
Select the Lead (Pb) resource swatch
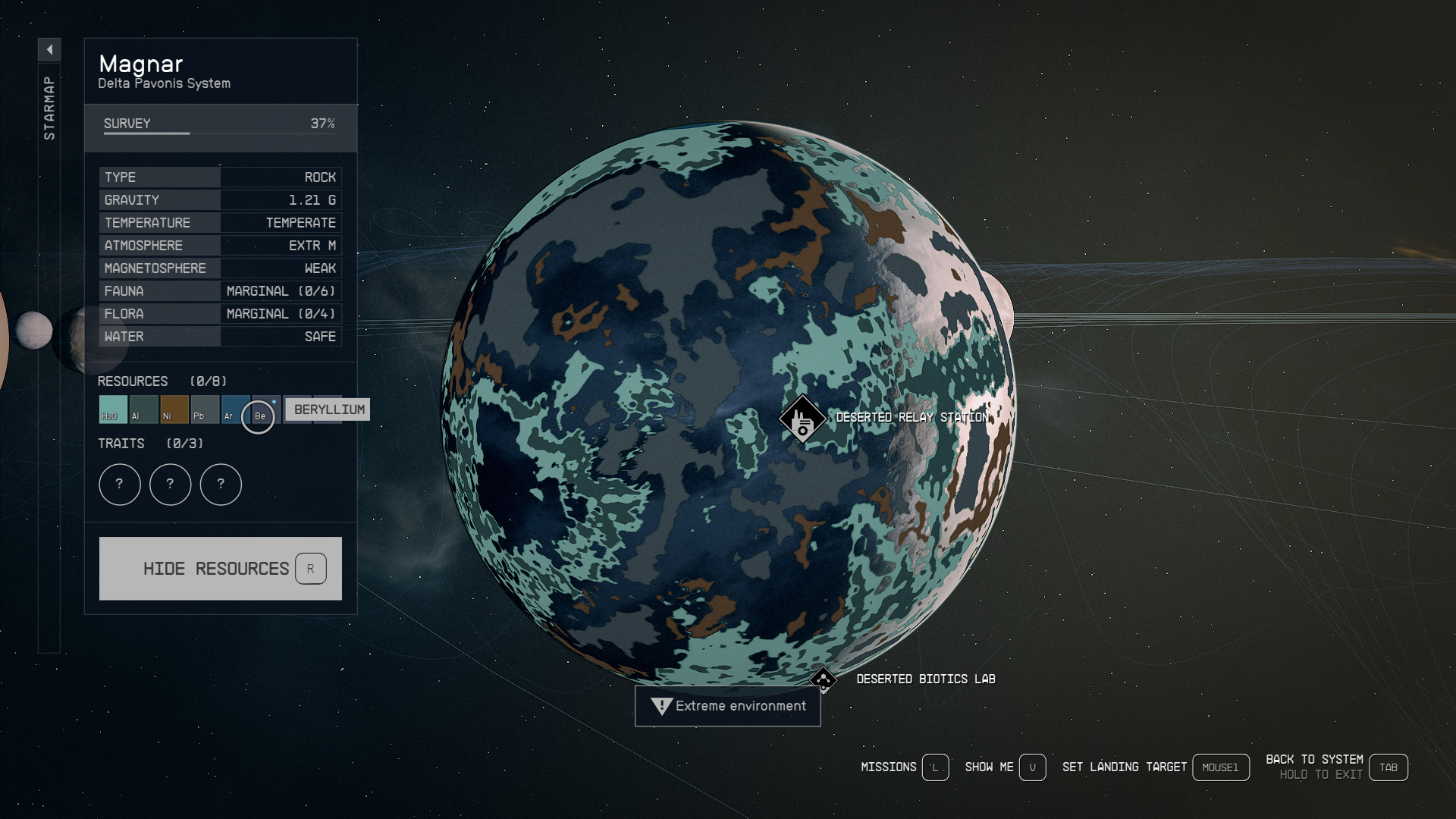tap(205, 409)
